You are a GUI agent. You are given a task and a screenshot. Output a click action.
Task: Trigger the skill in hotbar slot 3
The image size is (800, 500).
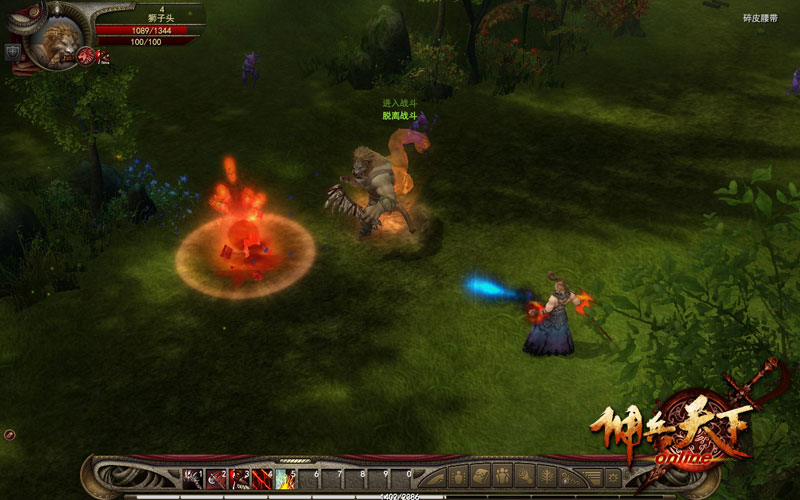240,478
